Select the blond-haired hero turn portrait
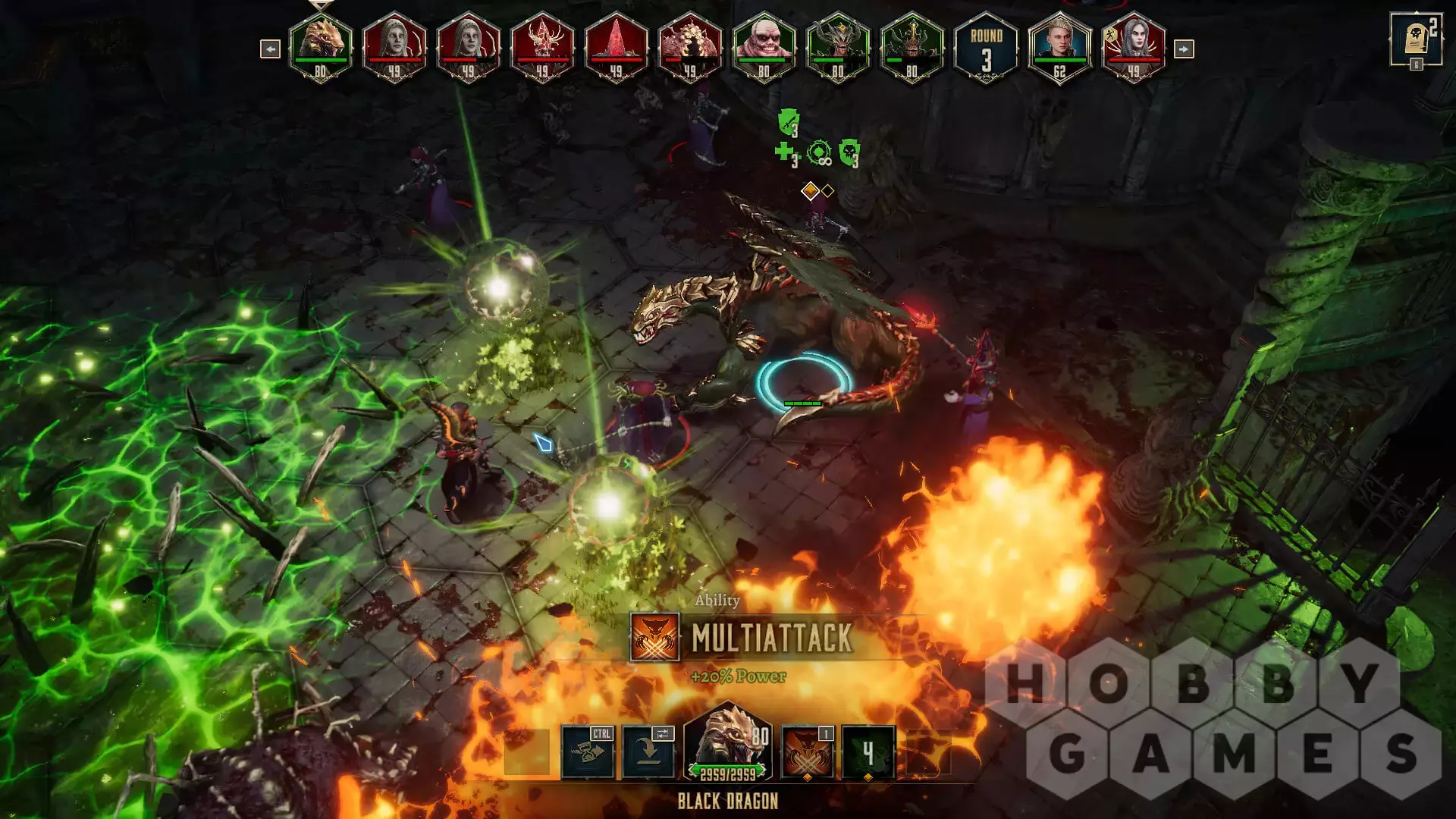The width and height of the screenshot is (1456, 819). pos(1059,45)
